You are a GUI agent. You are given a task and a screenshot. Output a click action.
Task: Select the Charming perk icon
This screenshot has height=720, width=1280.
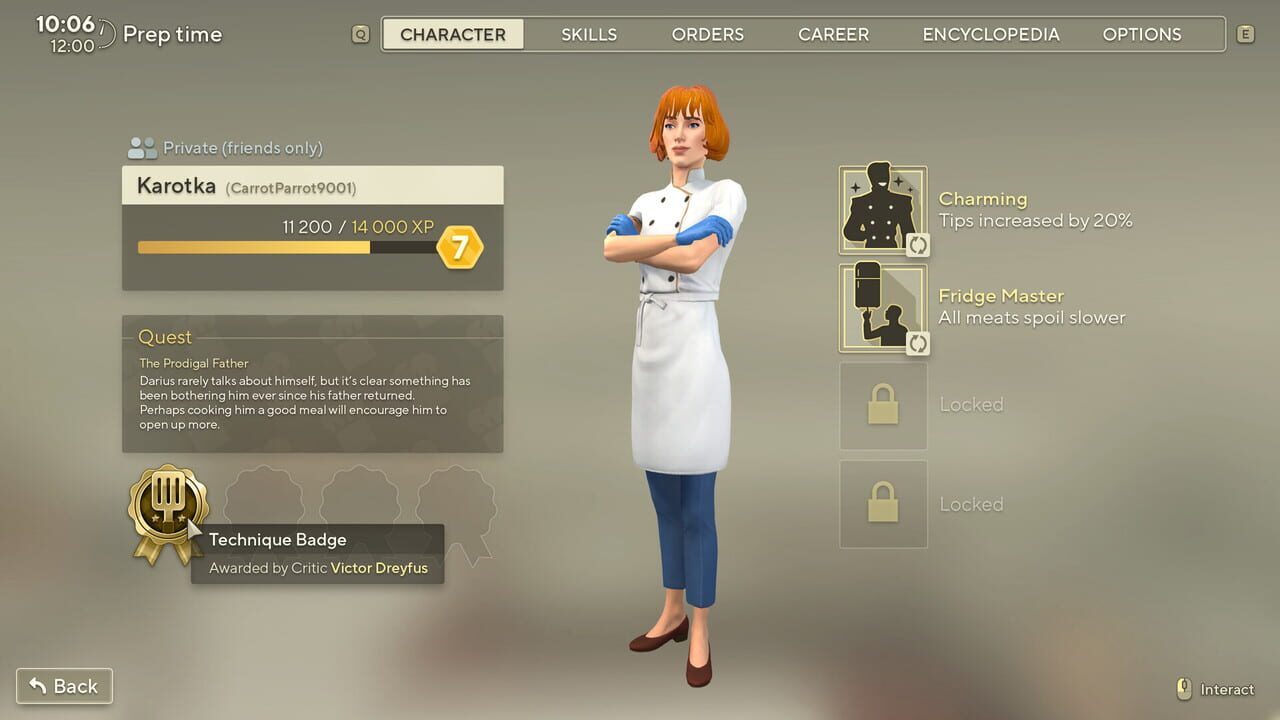[x=883, y=207]
